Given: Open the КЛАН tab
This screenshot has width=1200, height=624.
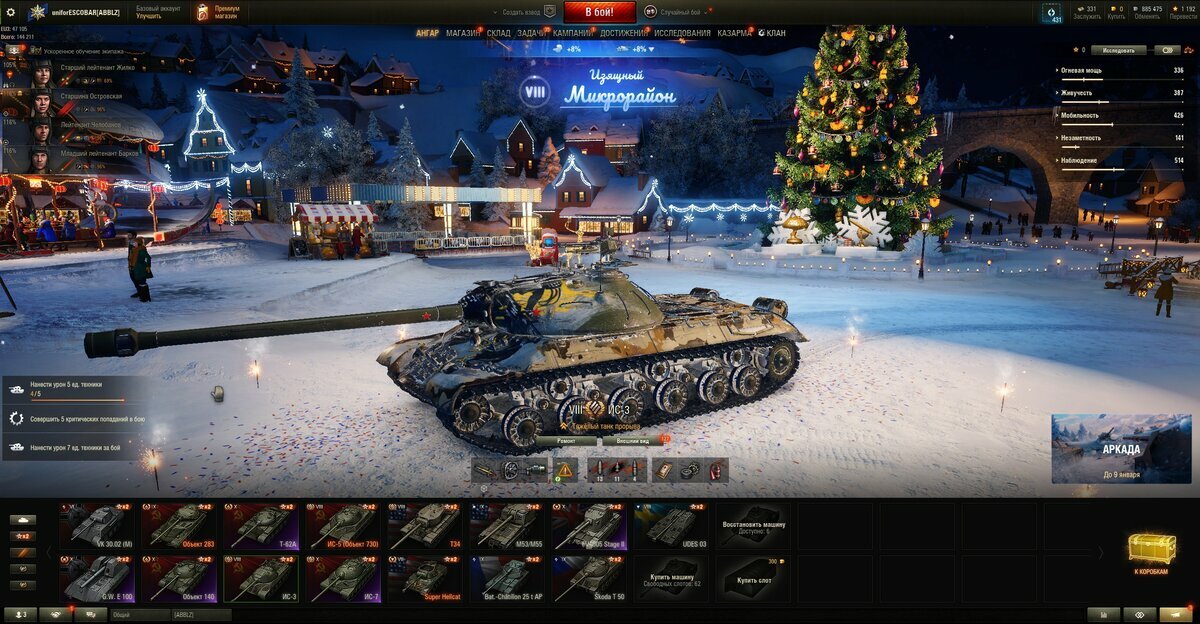Looking at the screenshot, I should click(775, 33).
